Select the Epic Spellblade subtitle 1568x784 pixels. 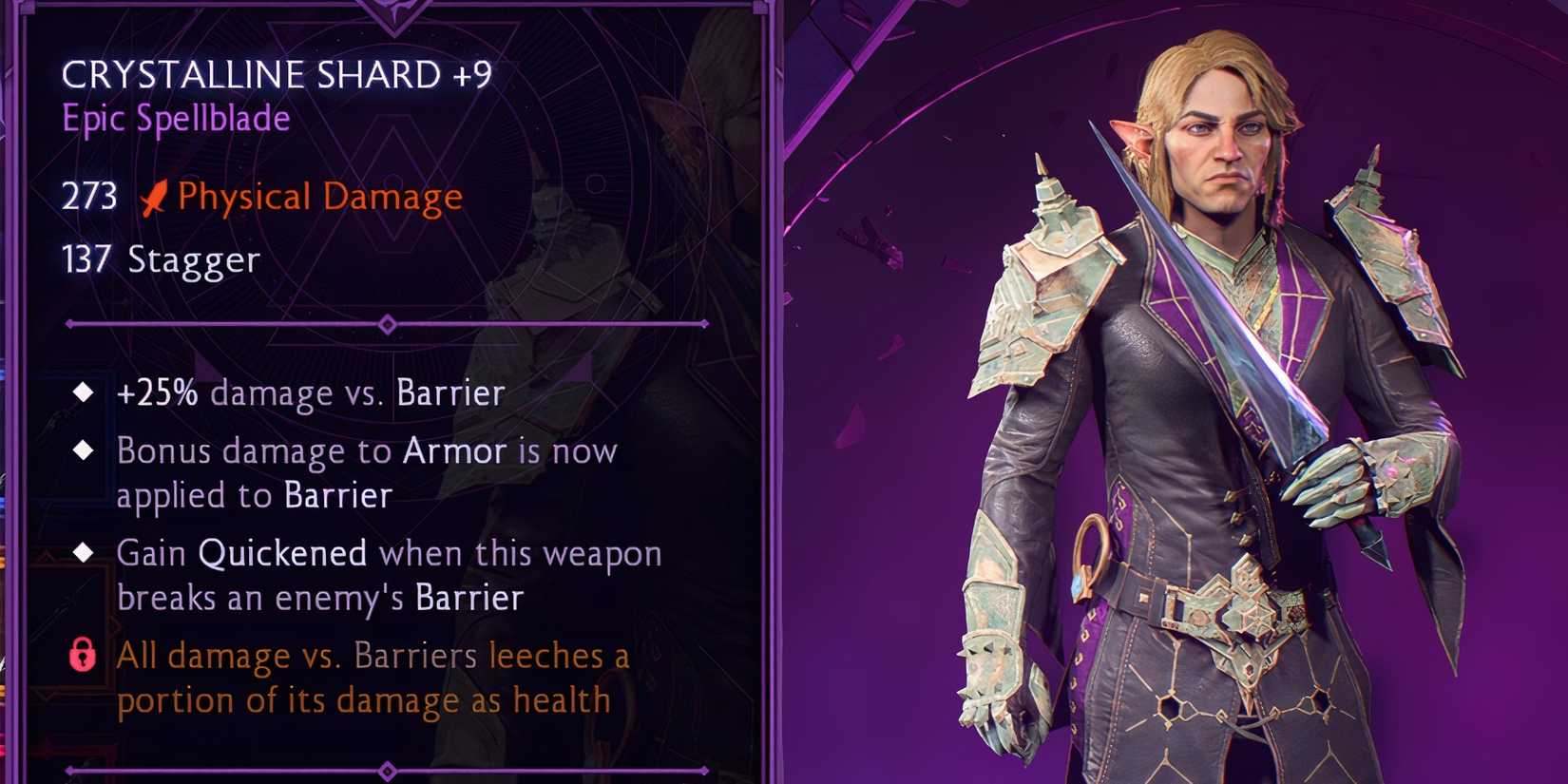tap(175, 118)
